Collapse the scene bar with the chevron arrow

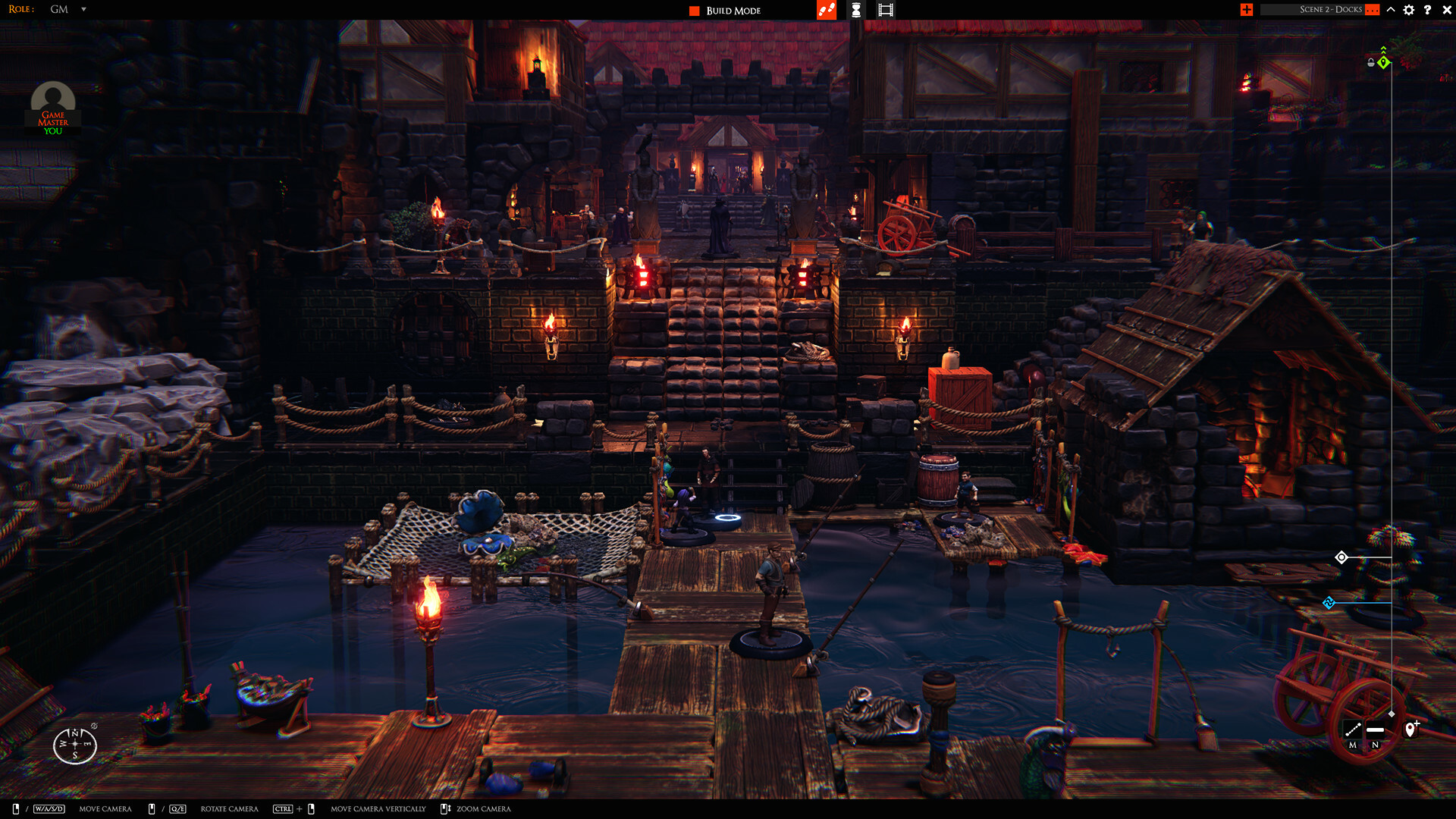click(1390, 10)
